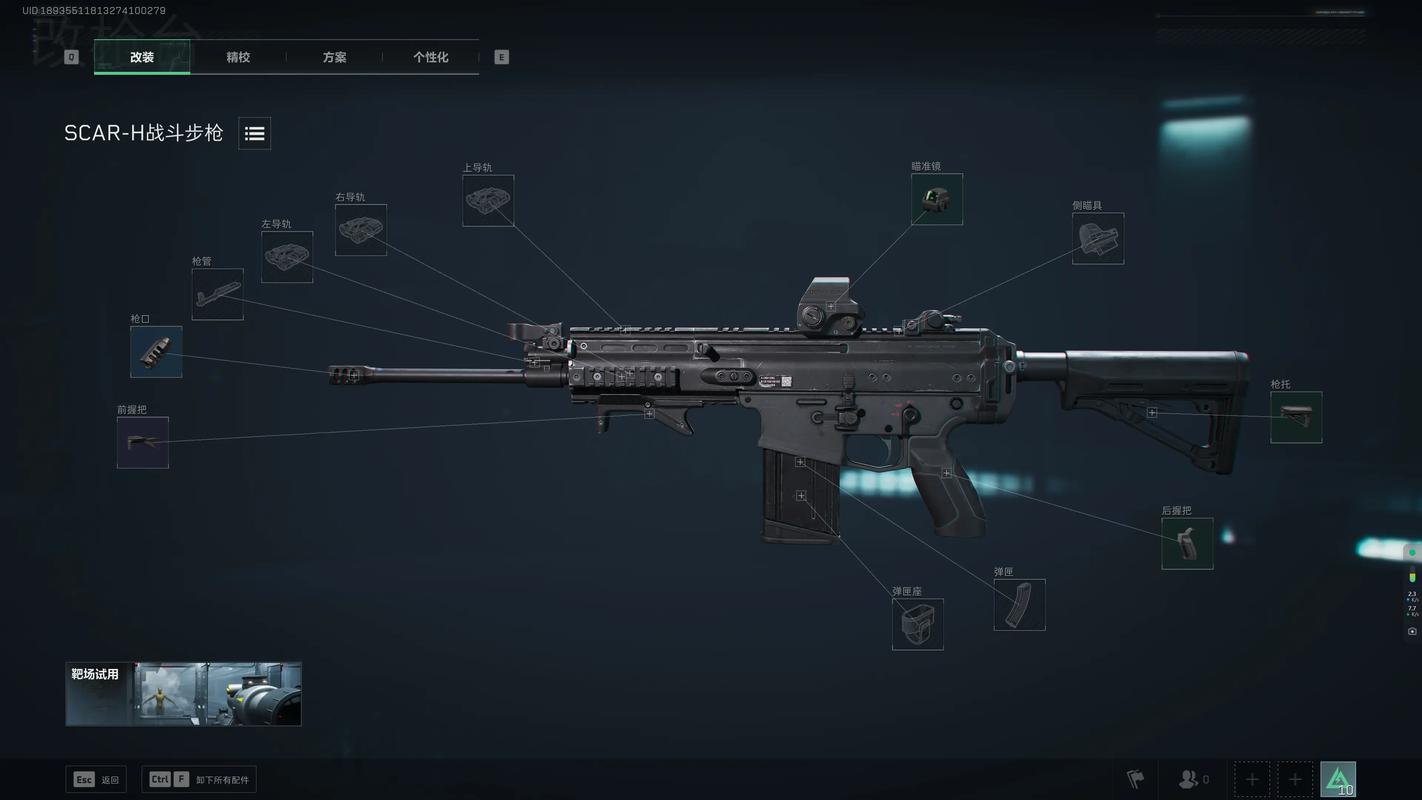Switch to the 精校 tab
This screenshot has height=800, width=1422.
click(238, 57)
